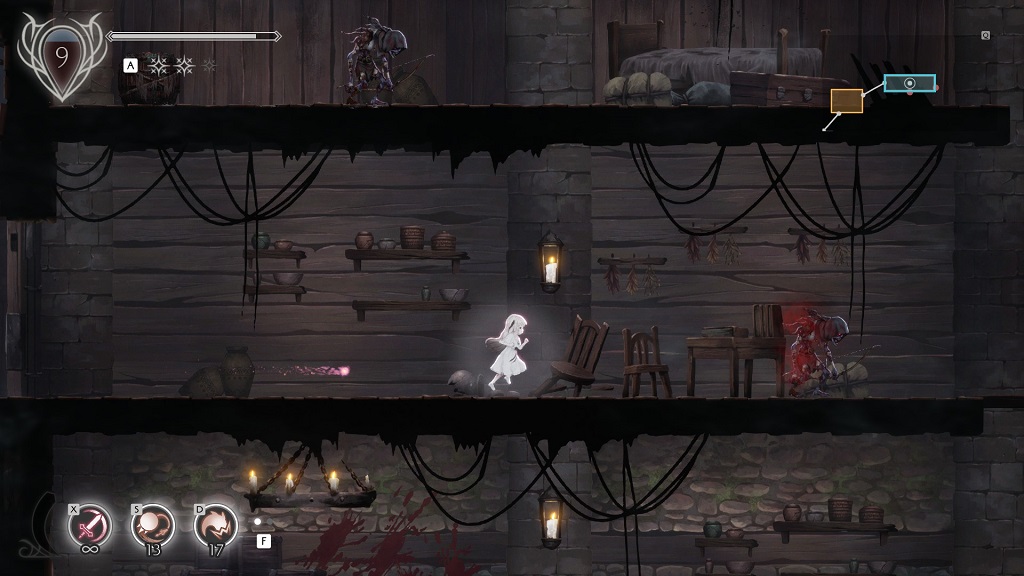Click the level 9 shield emblem

[x=59, y=57]
